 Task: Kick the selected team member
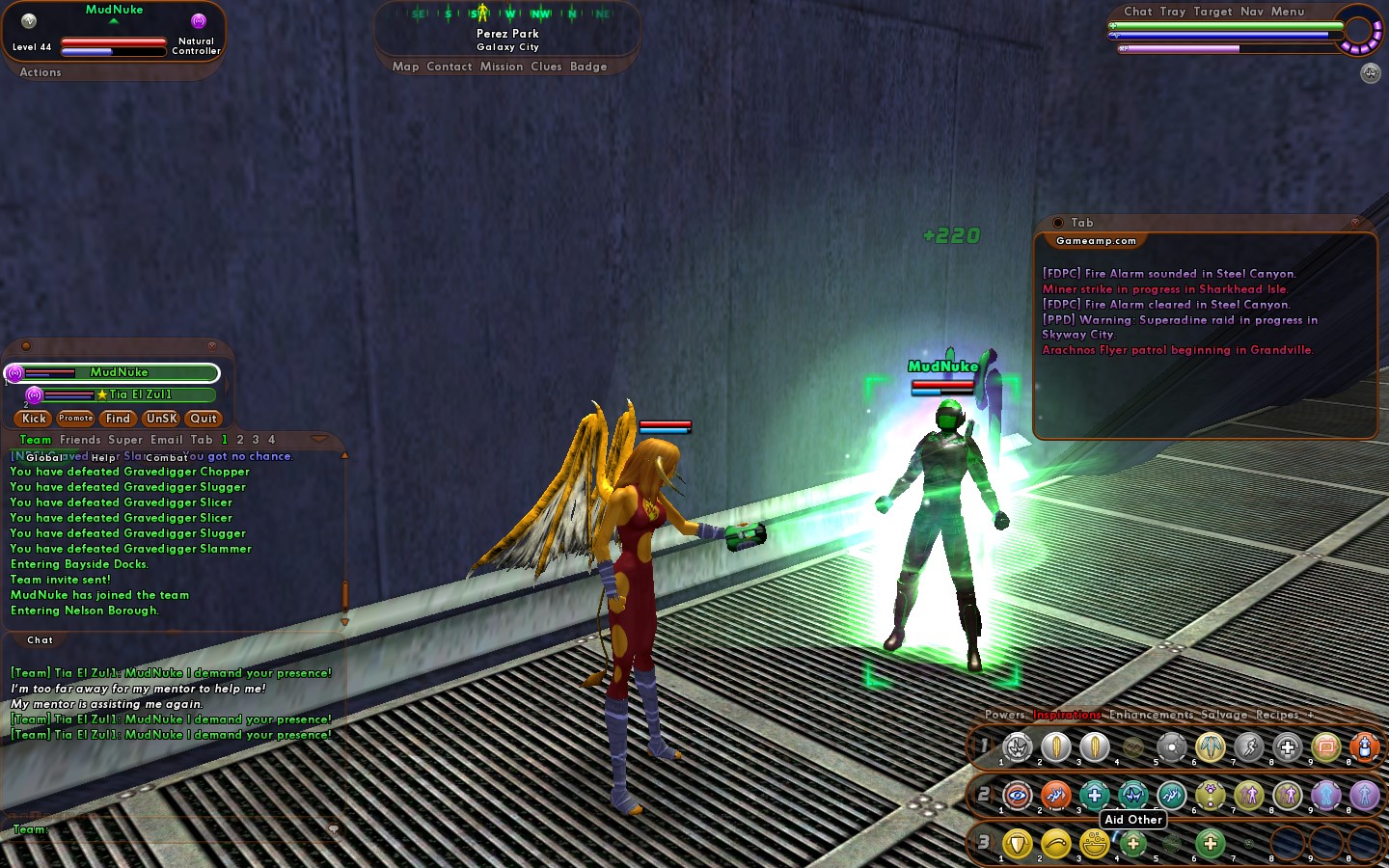coord(34,419)
